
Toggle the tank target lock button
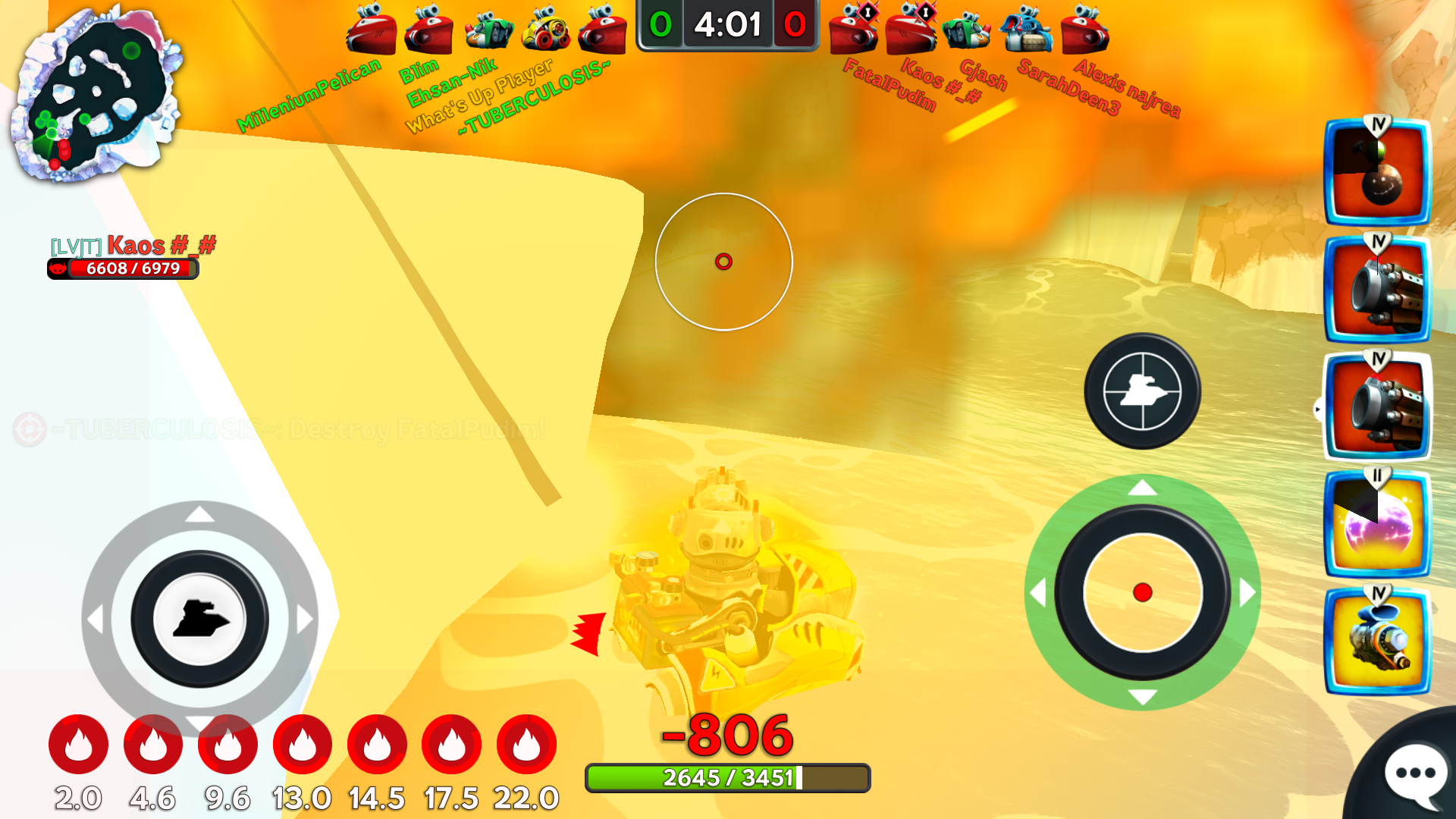point(1142,391)
